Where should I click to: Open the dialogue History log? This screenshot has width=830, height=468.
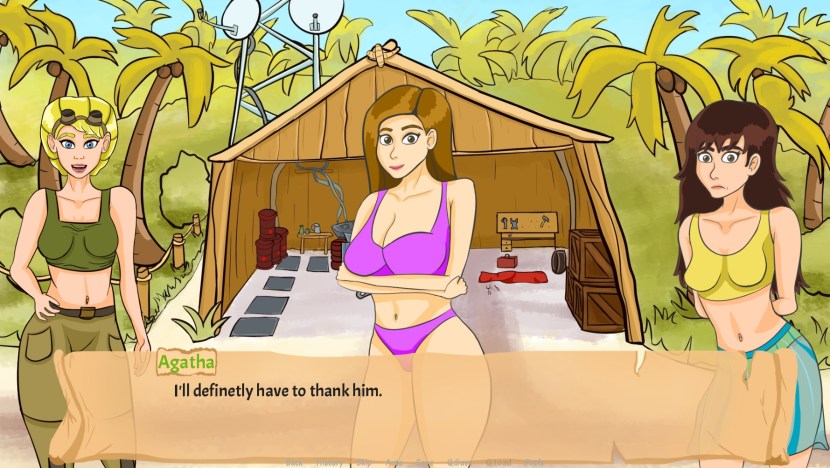click(x=329, y=463)
